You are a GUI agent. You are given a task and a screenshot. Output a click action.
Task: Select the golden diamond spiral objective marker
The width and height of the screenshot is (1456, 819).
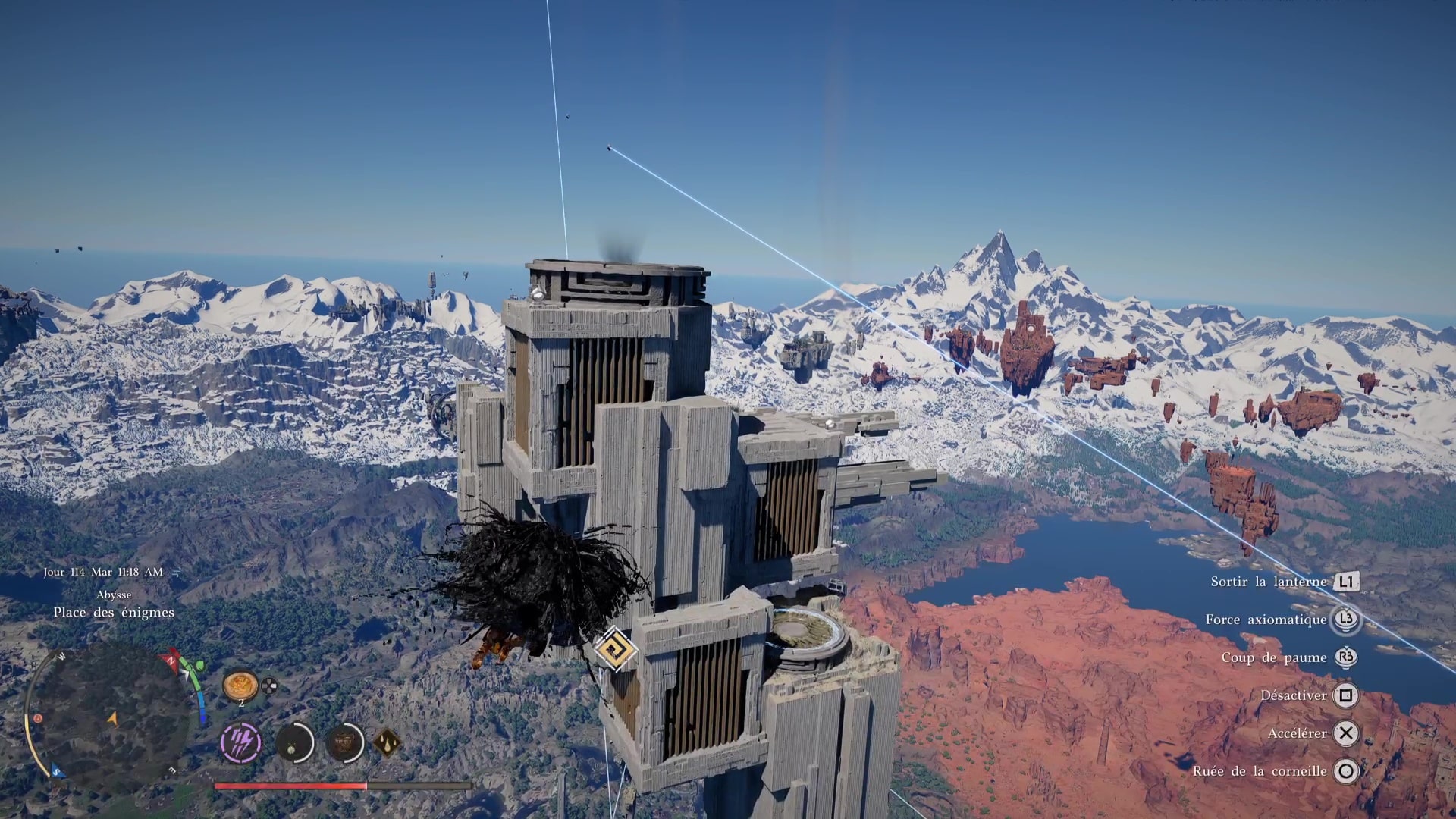(x=615, y=649)
